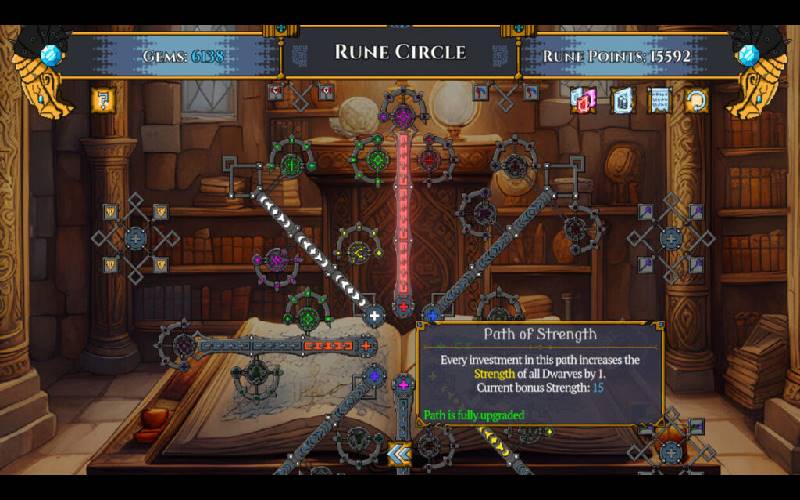Open the yellow question mark help button
Viewport: 800px width, 500px height.
(101, 99)
